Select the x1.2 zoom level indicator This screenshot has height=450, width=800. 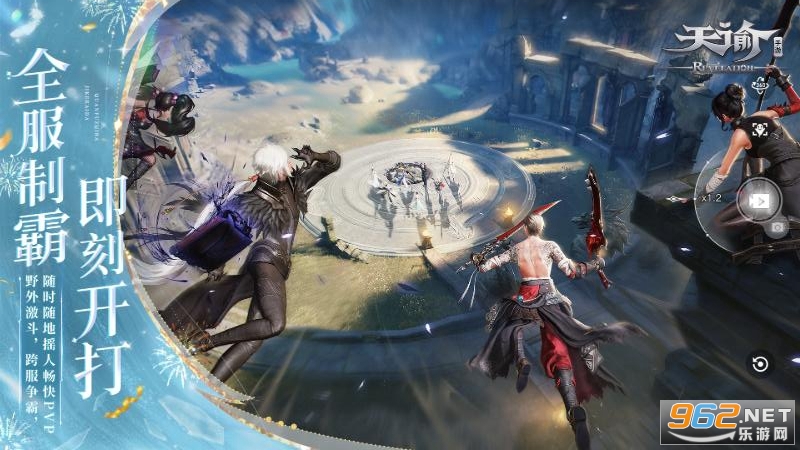tap(711, 197)
